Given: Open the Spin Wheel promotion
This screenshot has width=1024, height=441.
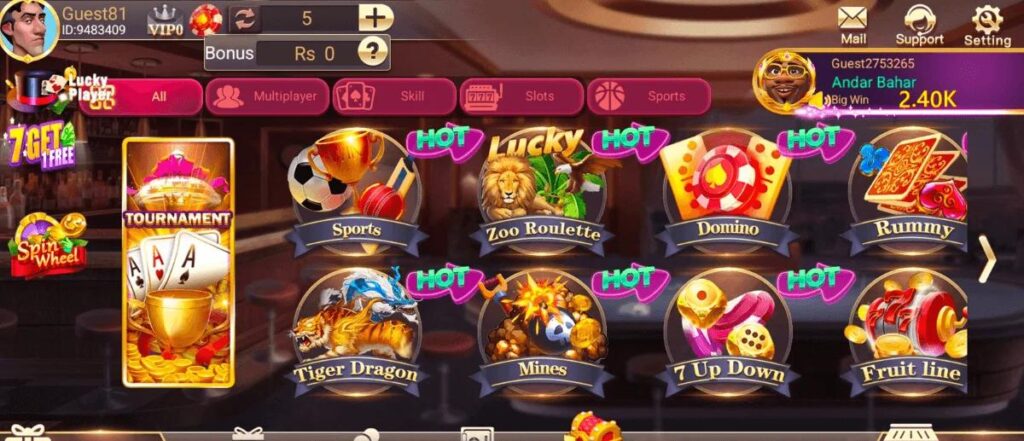Looking at the screenshot, I should (48, 245).
